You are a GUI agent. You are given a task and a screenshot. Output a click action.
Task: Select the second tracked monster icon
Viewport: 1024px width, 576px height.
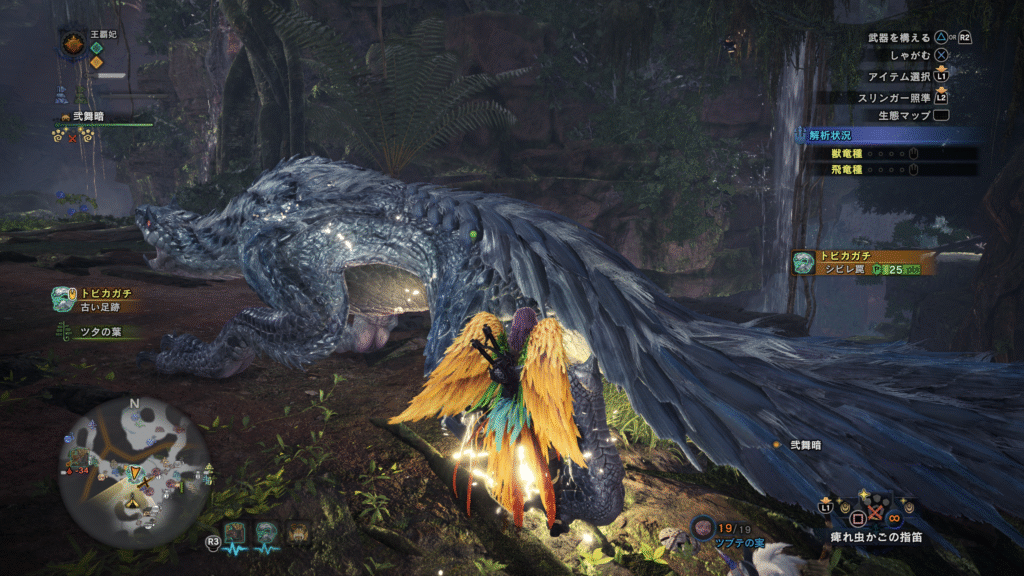(265, 531)
